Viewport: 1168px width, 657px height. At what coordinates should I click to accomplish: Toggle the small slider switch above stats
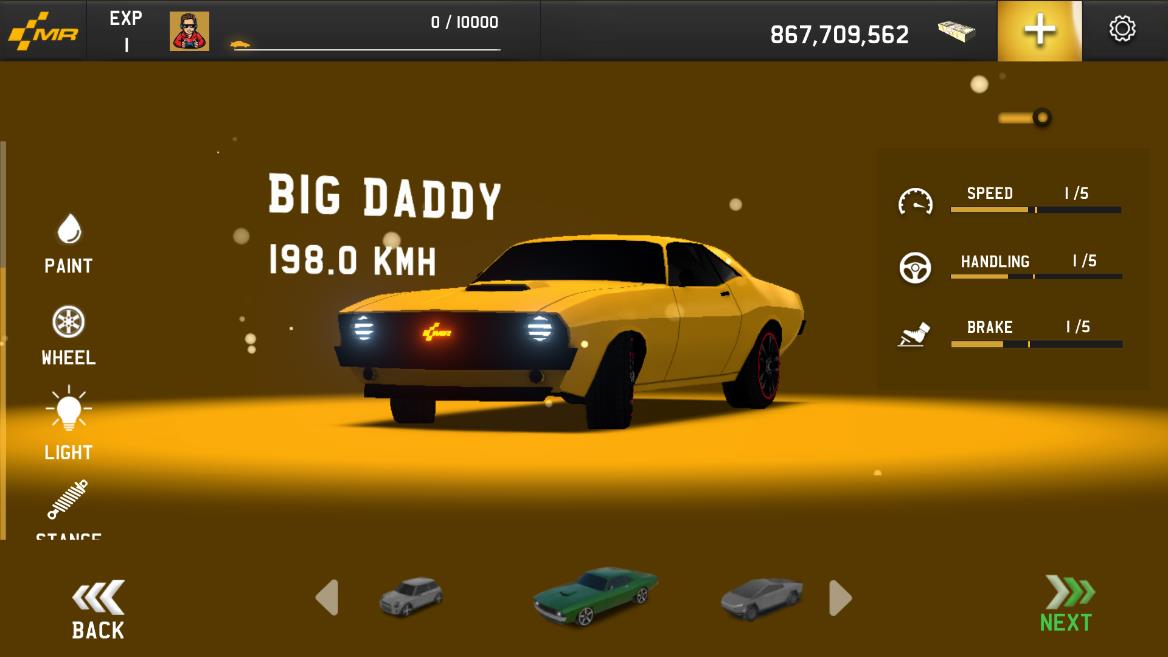tap(1025, 118)
